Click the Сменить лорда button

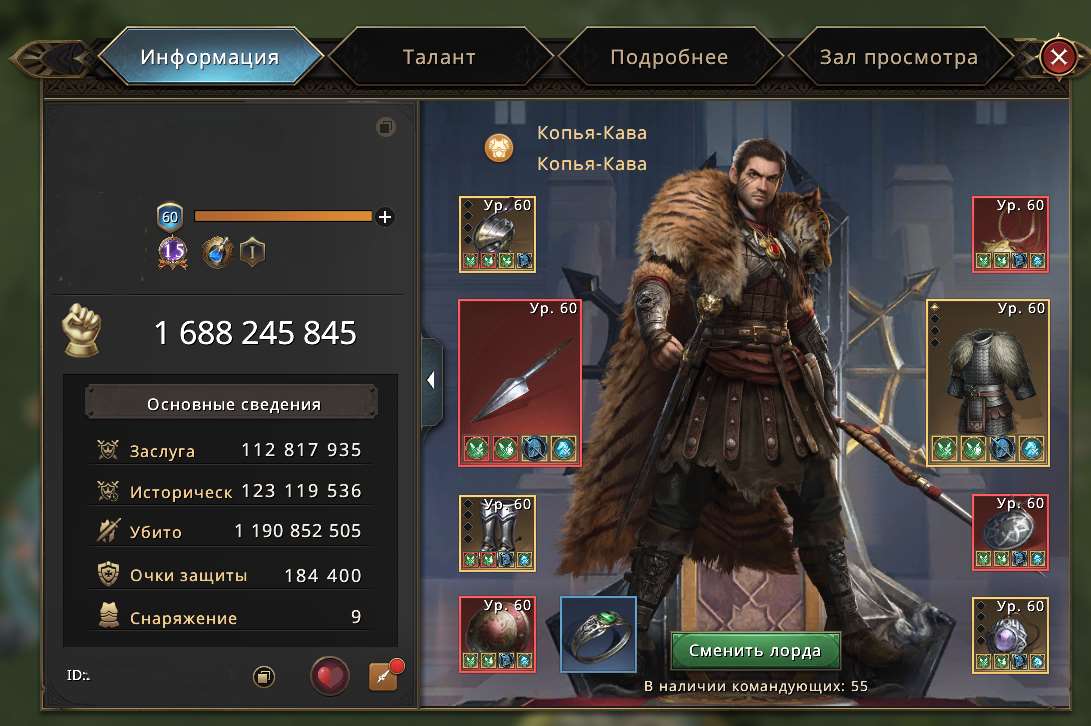tap(755, 651)
